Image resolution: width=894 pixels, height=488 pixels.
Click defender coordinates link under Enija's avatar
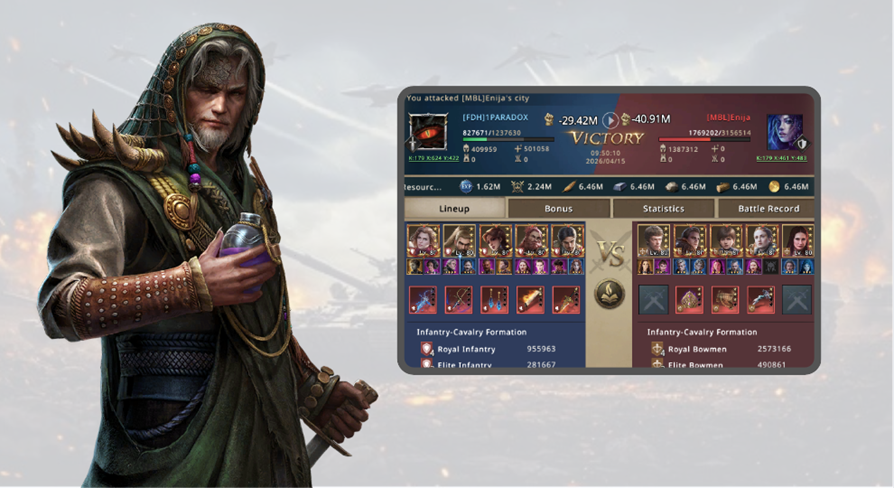781,159
